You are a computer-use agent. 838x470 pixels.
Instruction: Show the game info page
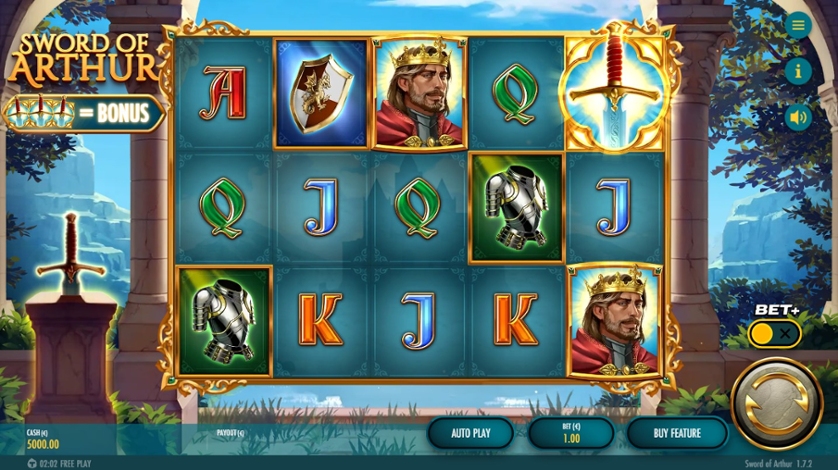[x=797, y=71]
